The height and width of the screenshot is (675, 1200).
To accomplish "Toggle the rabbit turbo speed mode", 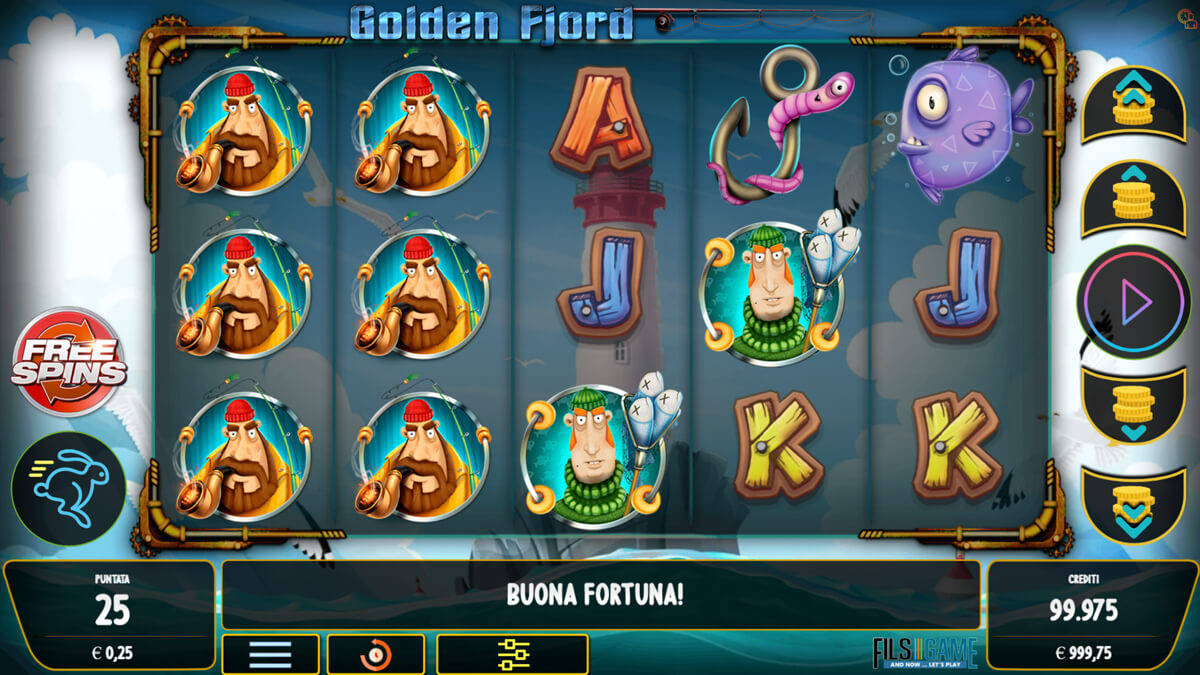I will point(69,489).
